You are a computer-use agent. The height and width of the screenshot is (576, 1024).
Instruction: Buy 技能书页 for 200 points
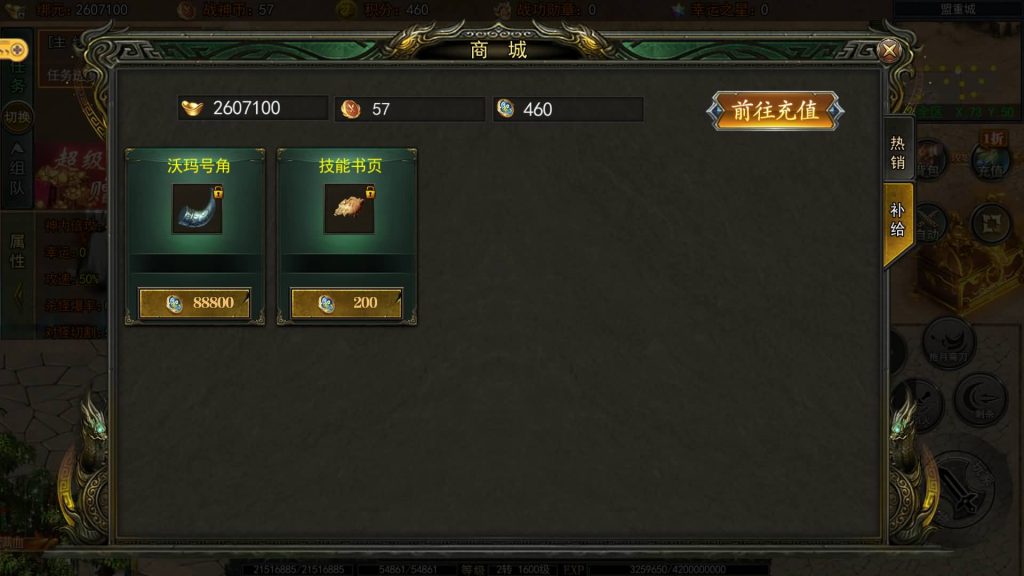point(346,303)
